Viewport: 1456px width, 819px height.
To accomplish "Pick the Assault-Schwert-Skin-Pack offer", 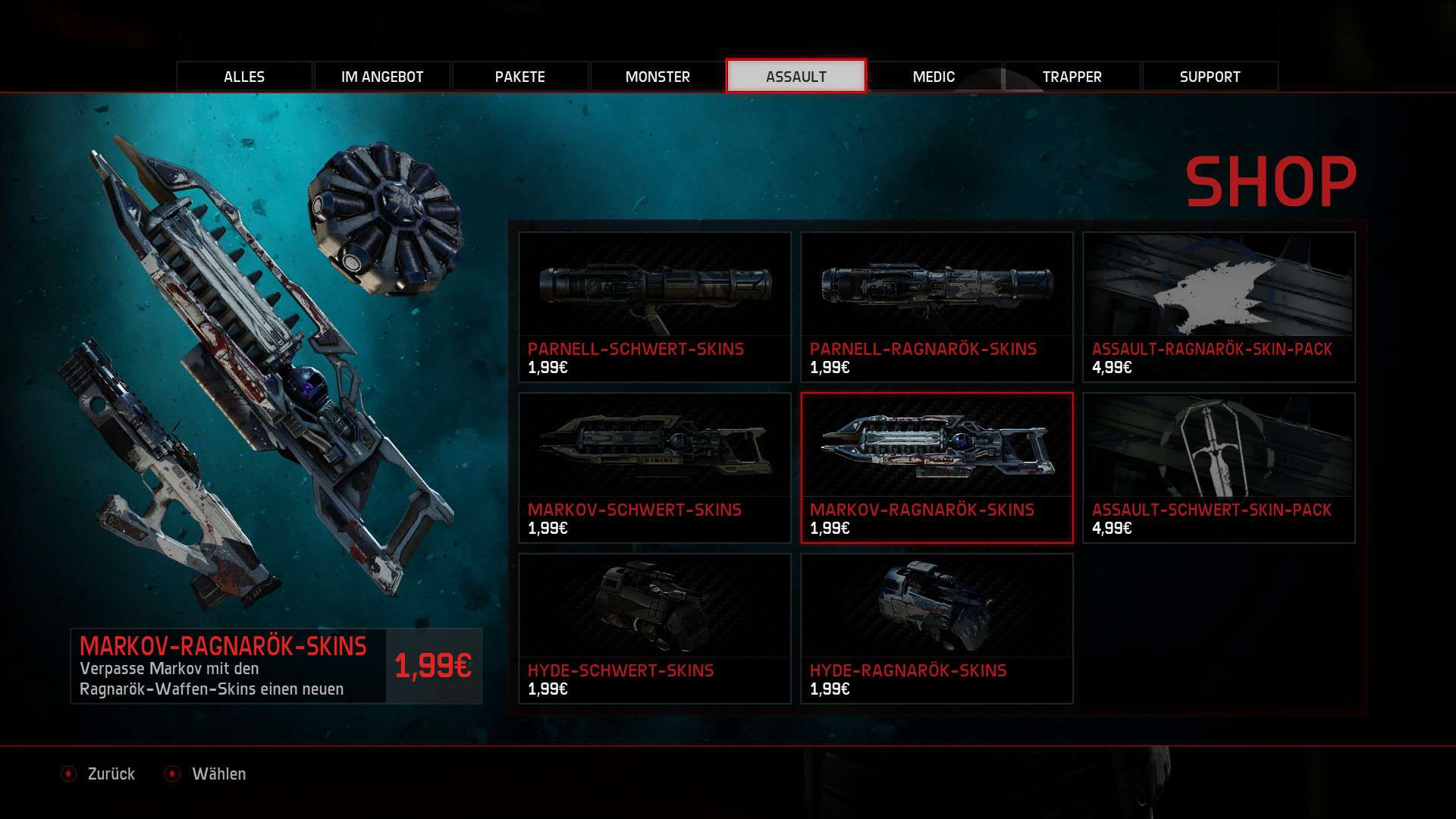I will coord(1219,467).
